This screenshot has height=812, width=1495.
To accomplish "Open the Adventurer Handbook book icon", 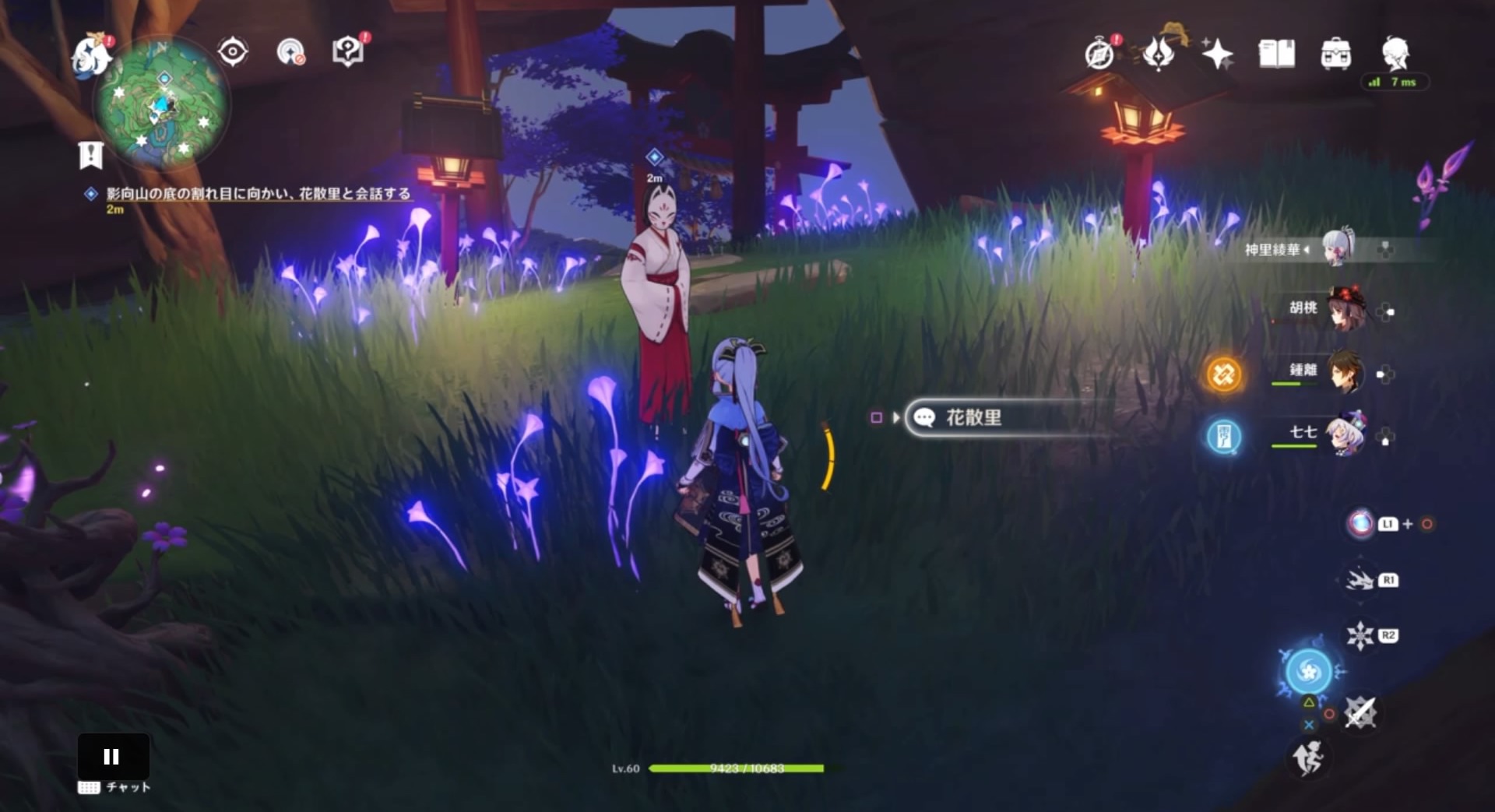I will 1275,54.
